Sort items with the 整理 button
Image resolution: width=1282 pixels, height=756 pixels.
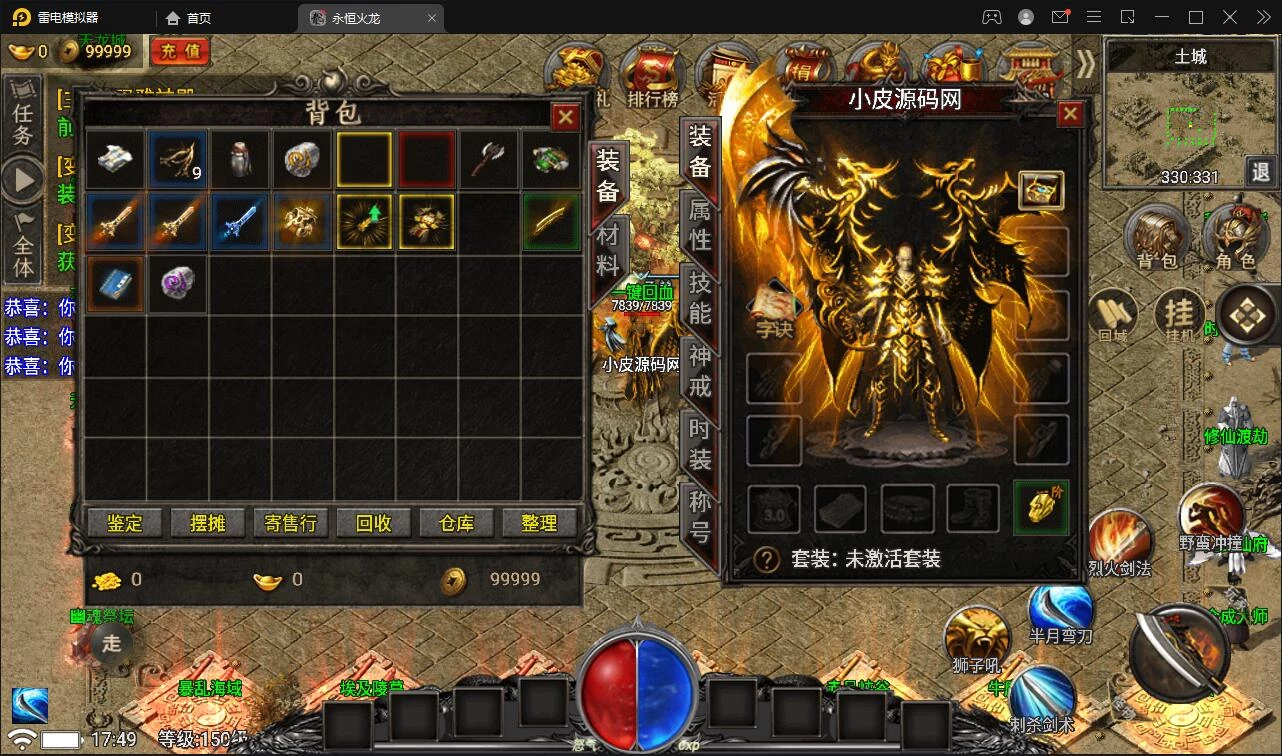click(539, 523)
